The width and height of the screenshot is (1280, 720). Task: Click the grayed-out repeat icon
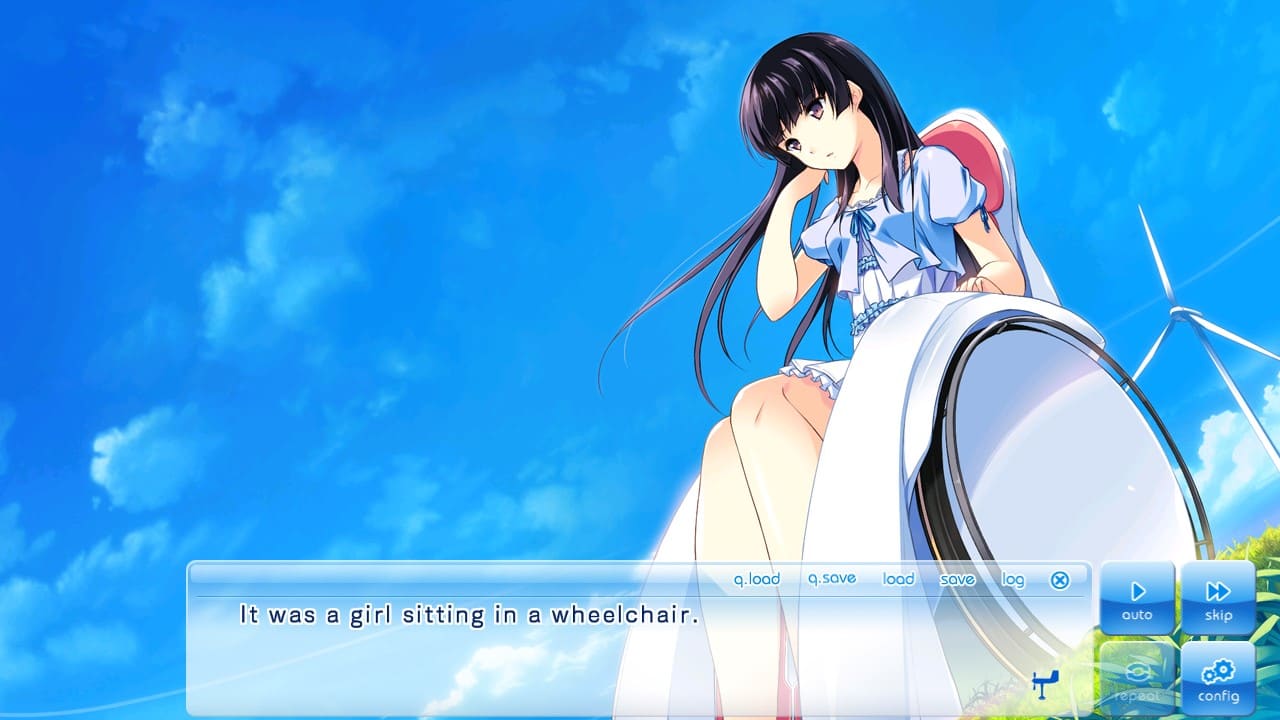(x=1137, y=672)
